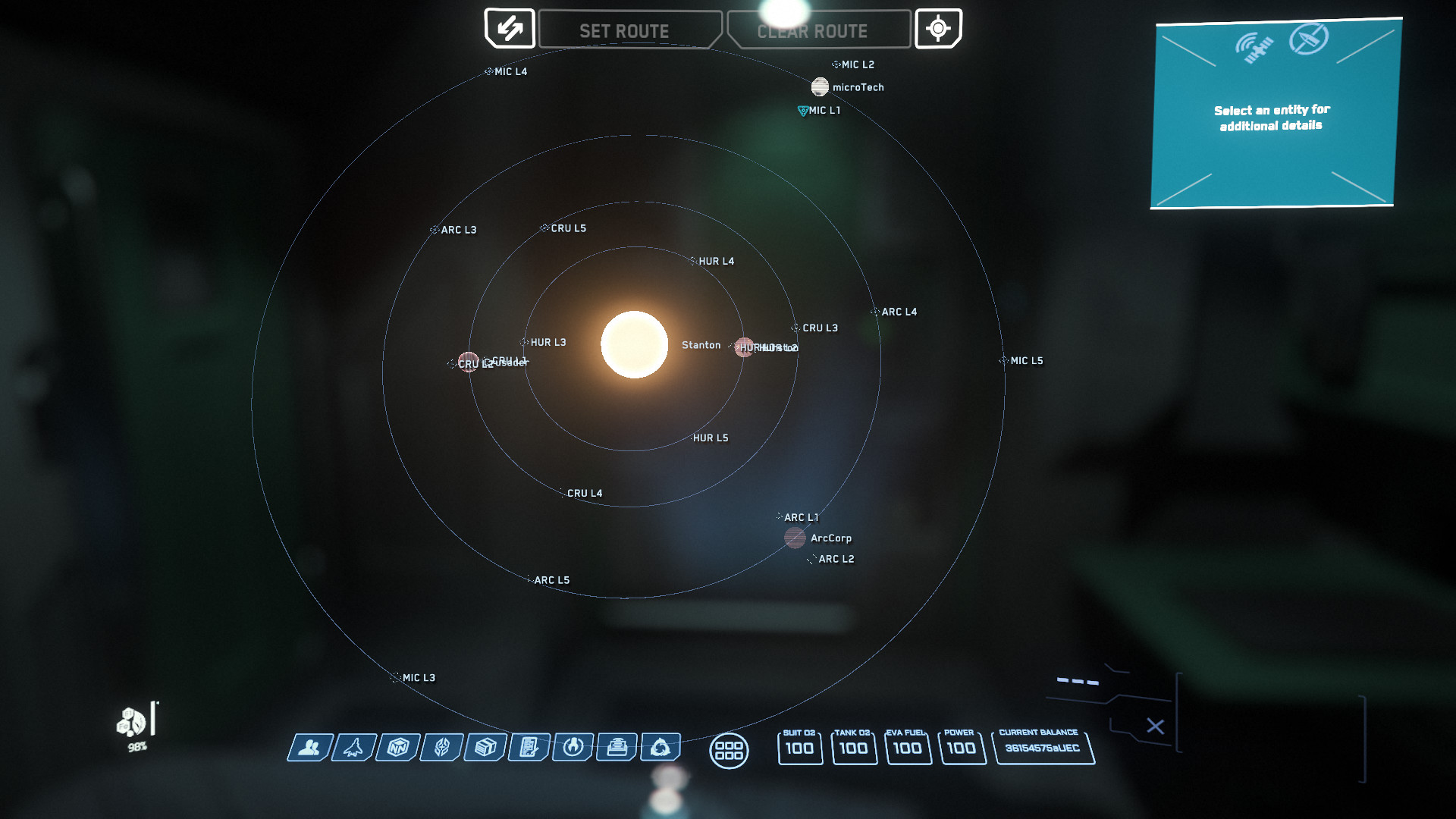Click the wrench maintenance icon
Screen dimensions: 1456x819
tap(572, 748)
